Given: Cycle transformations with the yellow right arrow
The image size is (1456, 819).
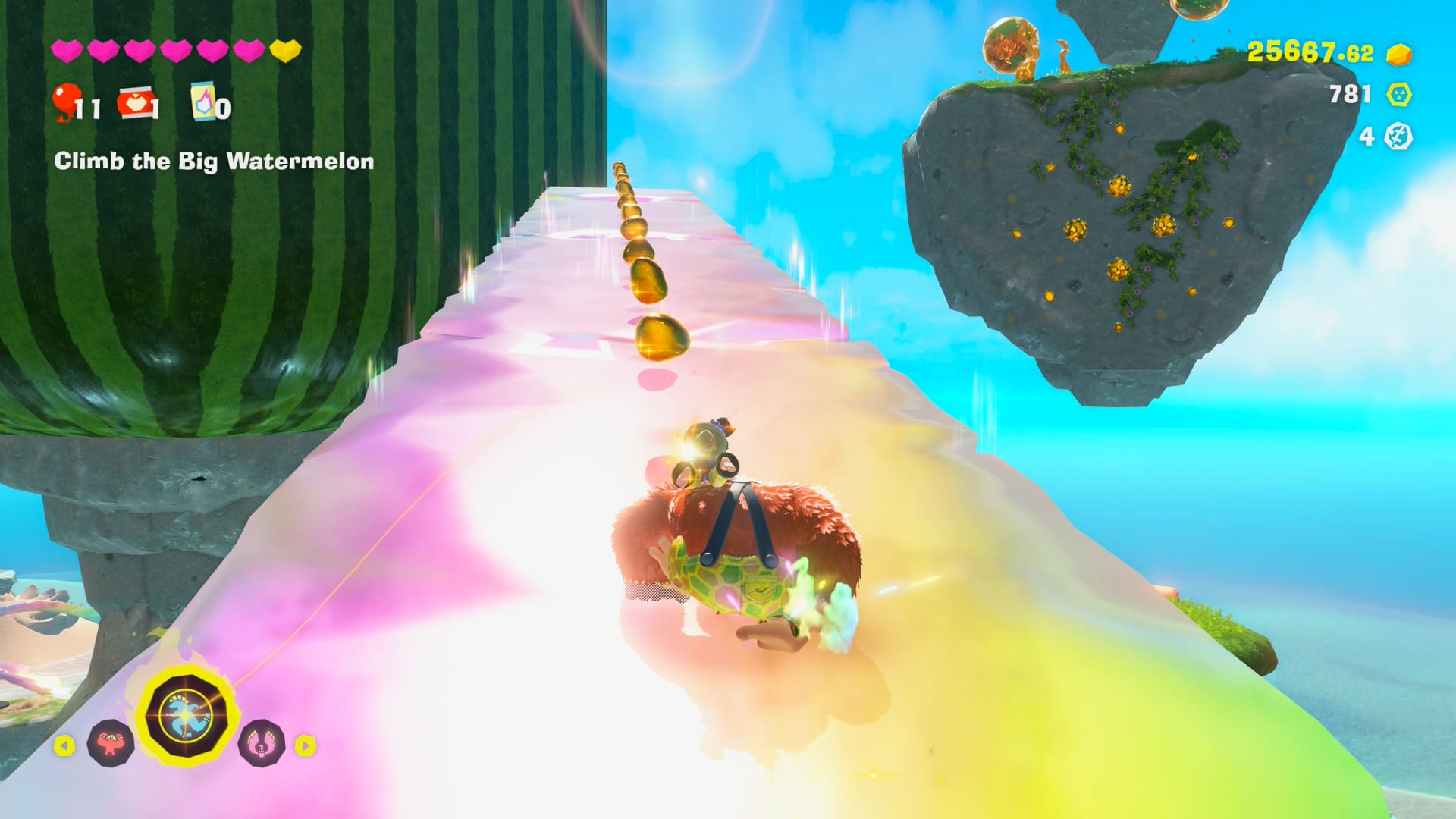Looking at the screenshot, I should click(x=305, y=746).
